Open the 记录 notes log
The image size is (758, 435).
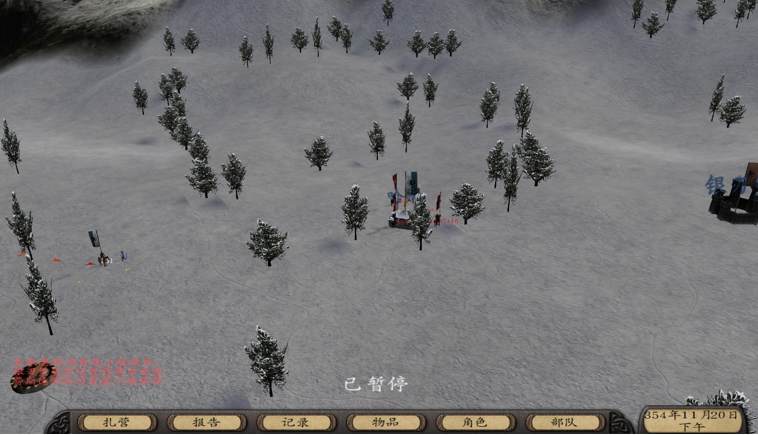(x=296, y=423)
